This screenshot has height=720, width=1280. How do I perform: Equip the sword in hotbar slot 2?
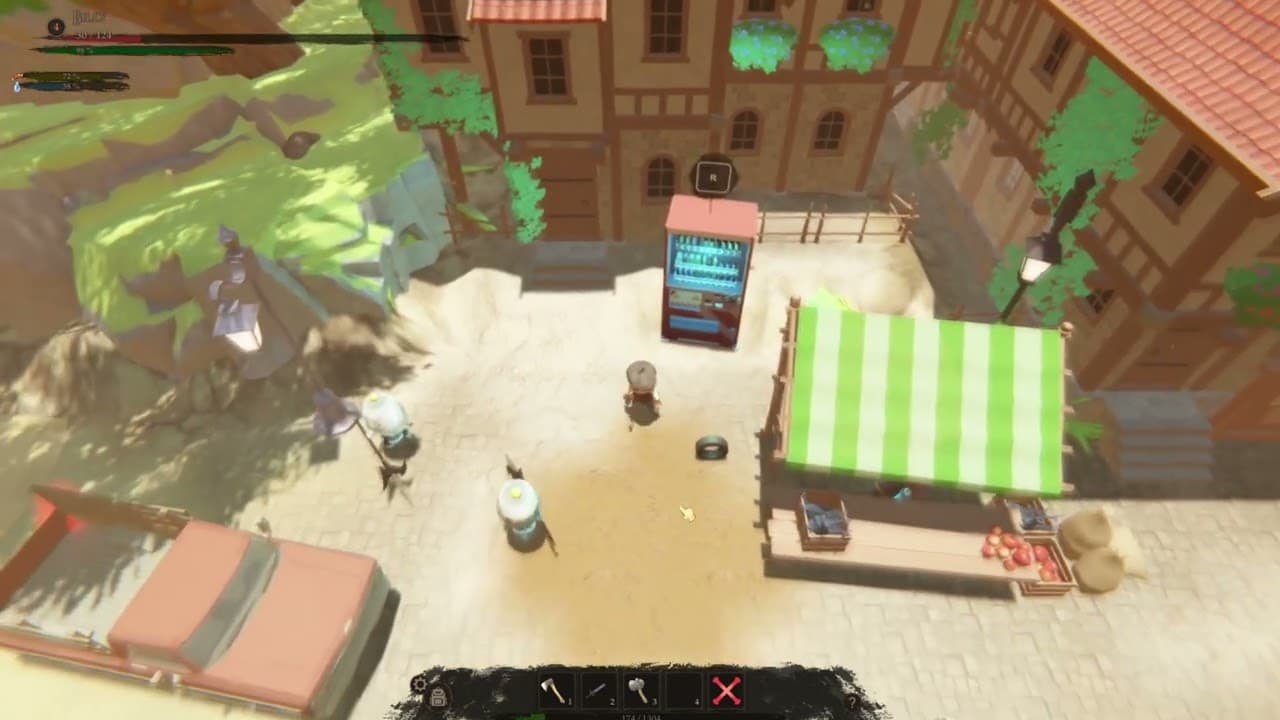tap(597, 692)
